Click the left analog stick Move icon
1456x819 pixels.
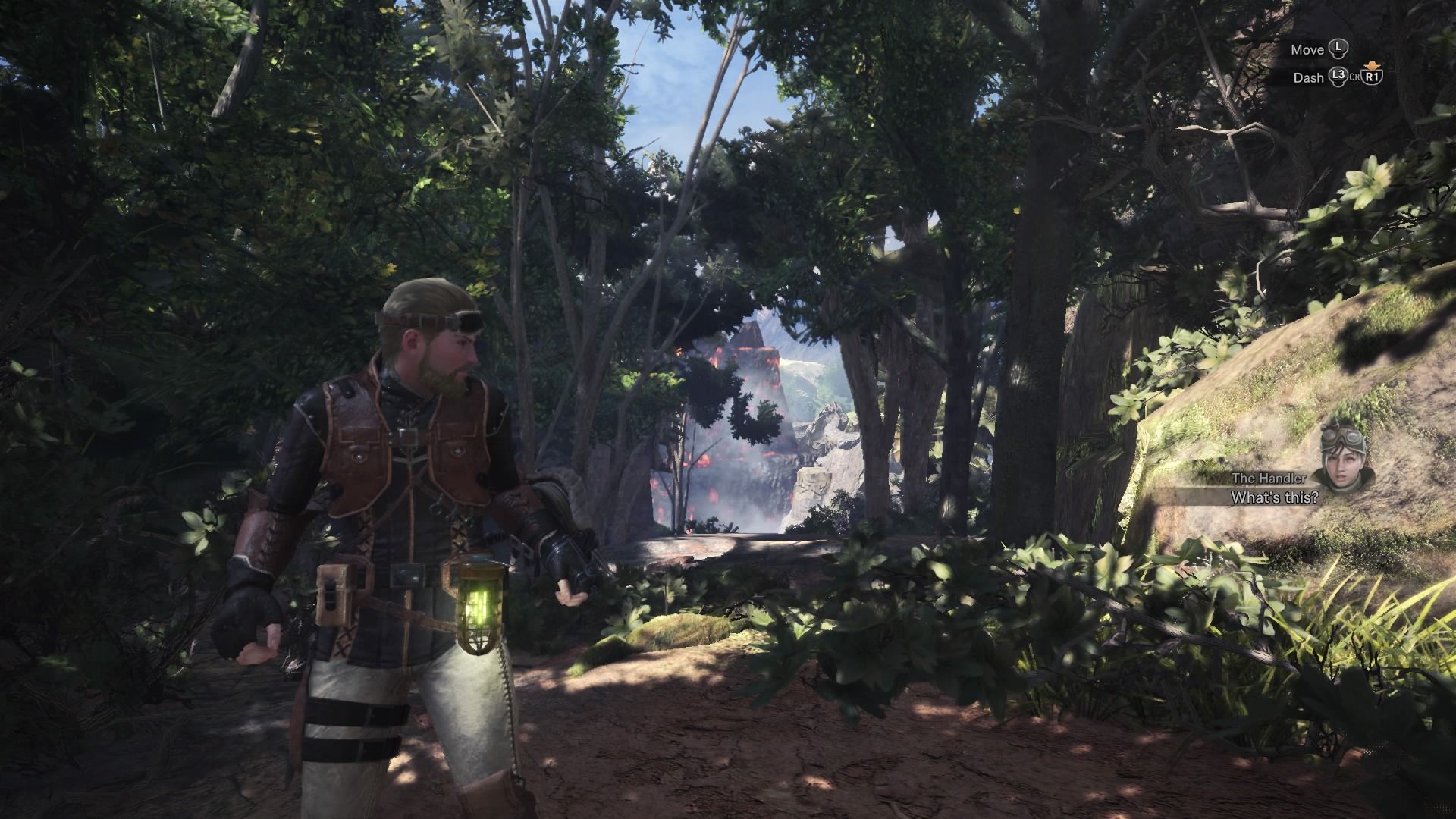(1338, 47)
